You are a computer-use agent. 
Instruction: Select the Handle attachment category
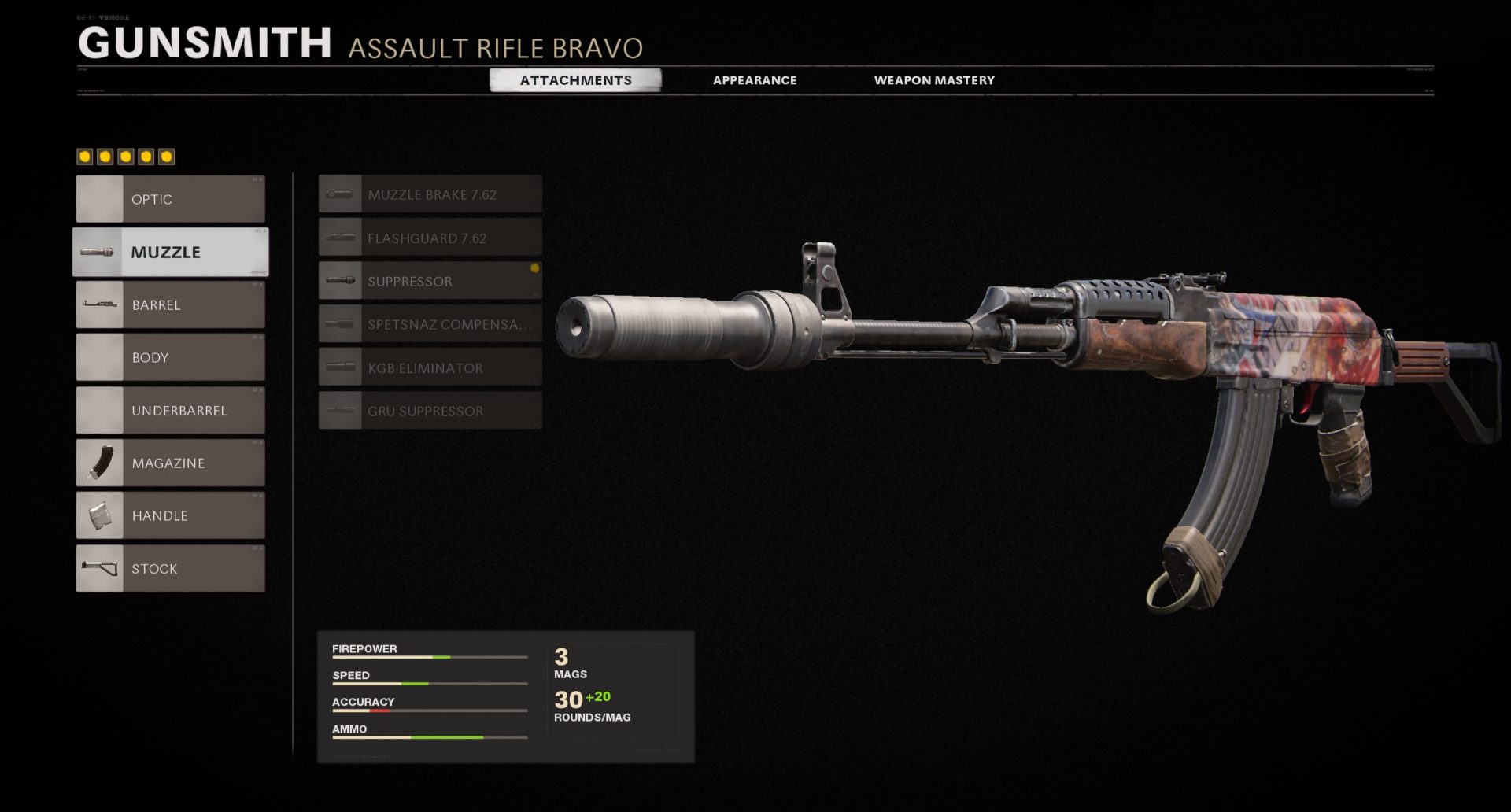[x=171, y=515]
